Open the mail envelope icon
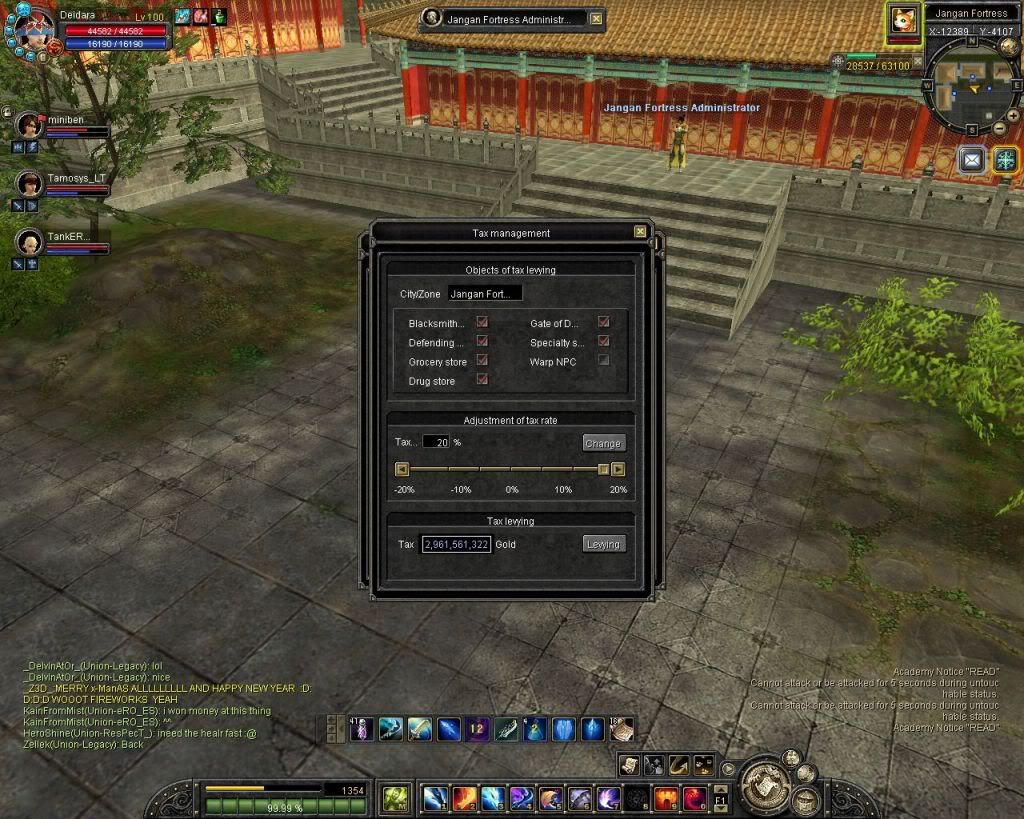Image resolution: width=1024 pixels, height=819 pixels. pyautogui.click(x=972, y=159)
